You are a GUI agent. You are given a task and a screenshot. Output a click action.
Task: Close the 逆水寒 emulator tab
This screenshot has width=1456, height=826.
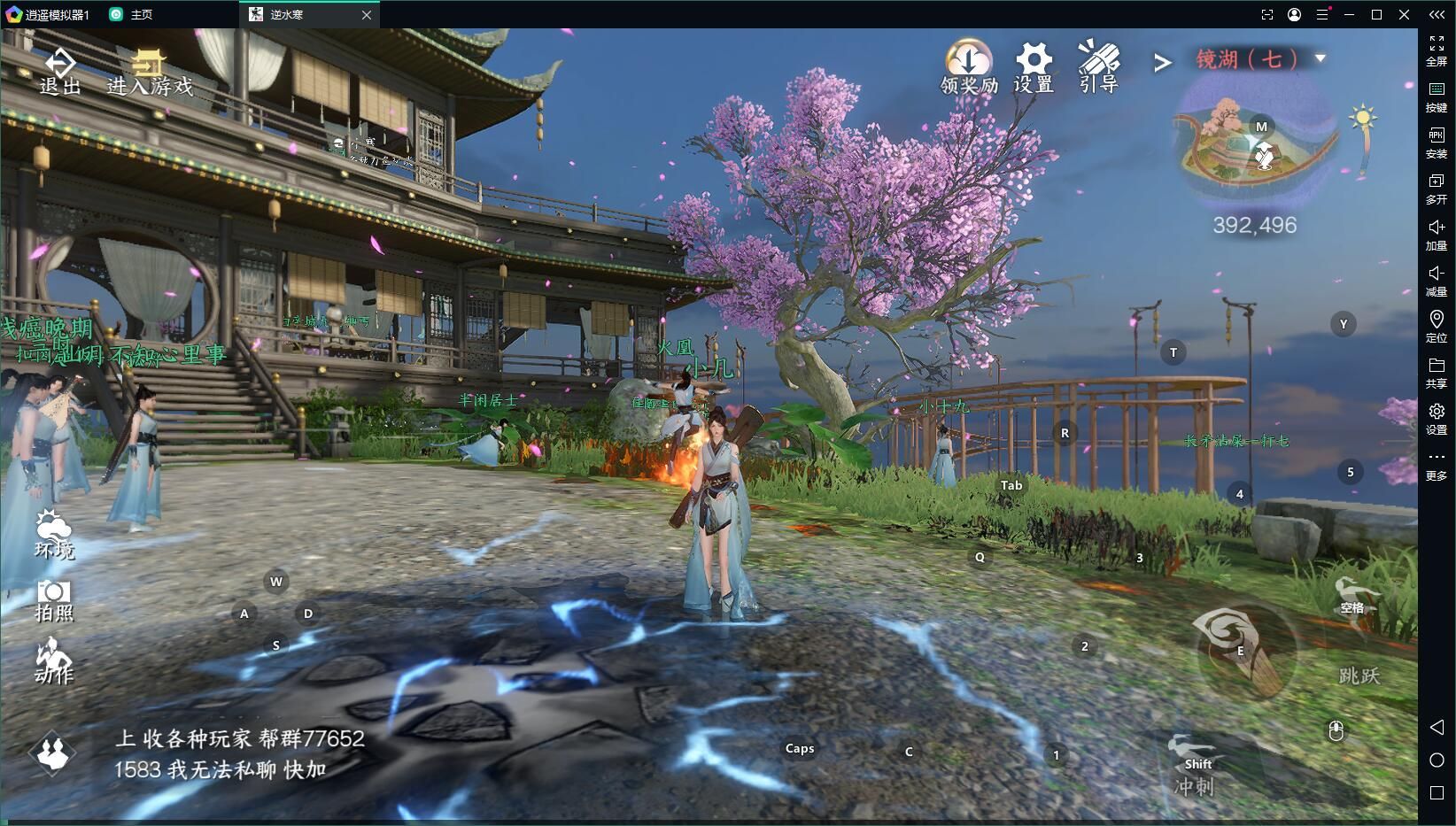coord(367,15)
